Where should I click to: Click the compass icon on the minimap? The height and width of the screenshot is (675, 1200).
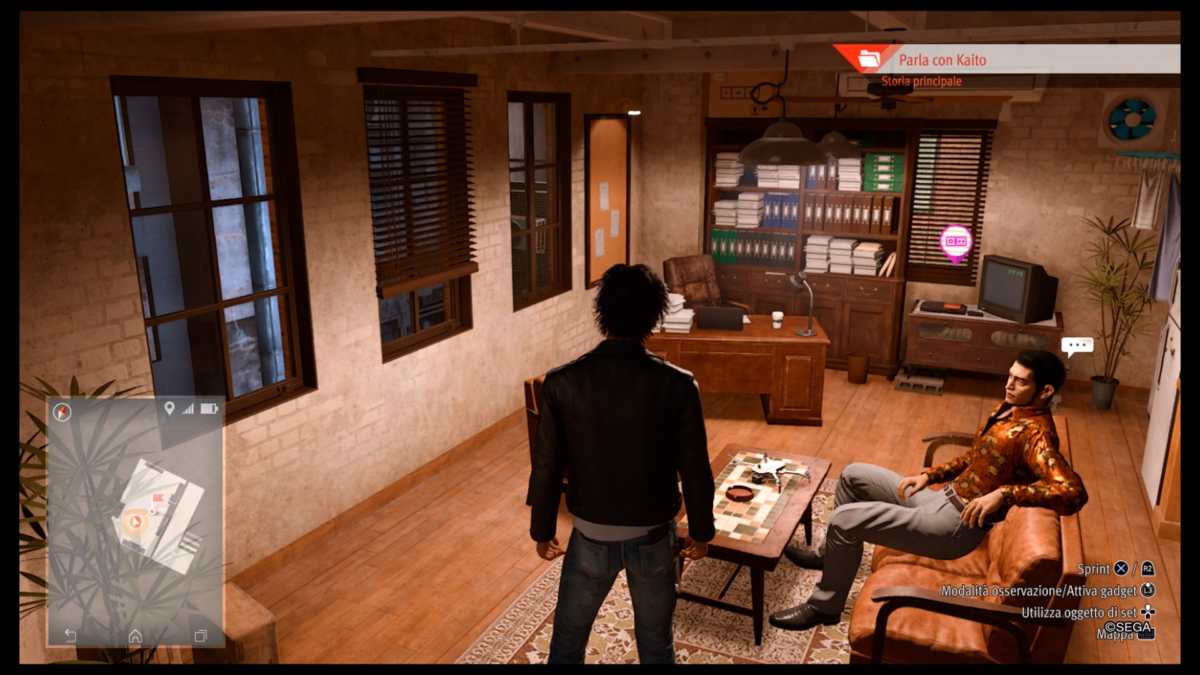point(62,412)
